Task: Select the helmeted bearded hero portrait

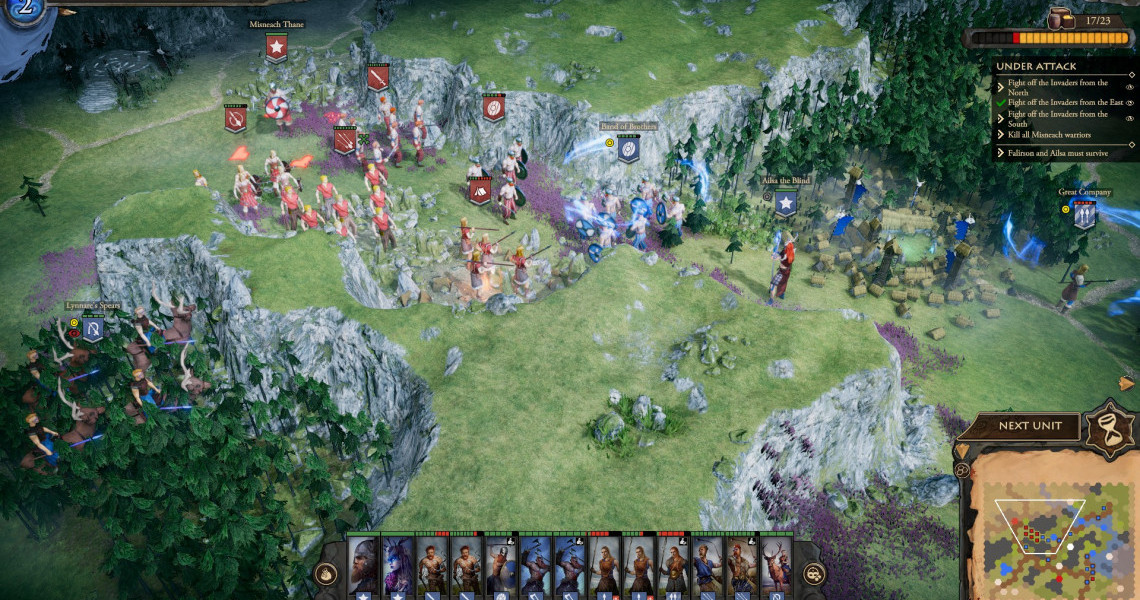Action: point(363,564)
